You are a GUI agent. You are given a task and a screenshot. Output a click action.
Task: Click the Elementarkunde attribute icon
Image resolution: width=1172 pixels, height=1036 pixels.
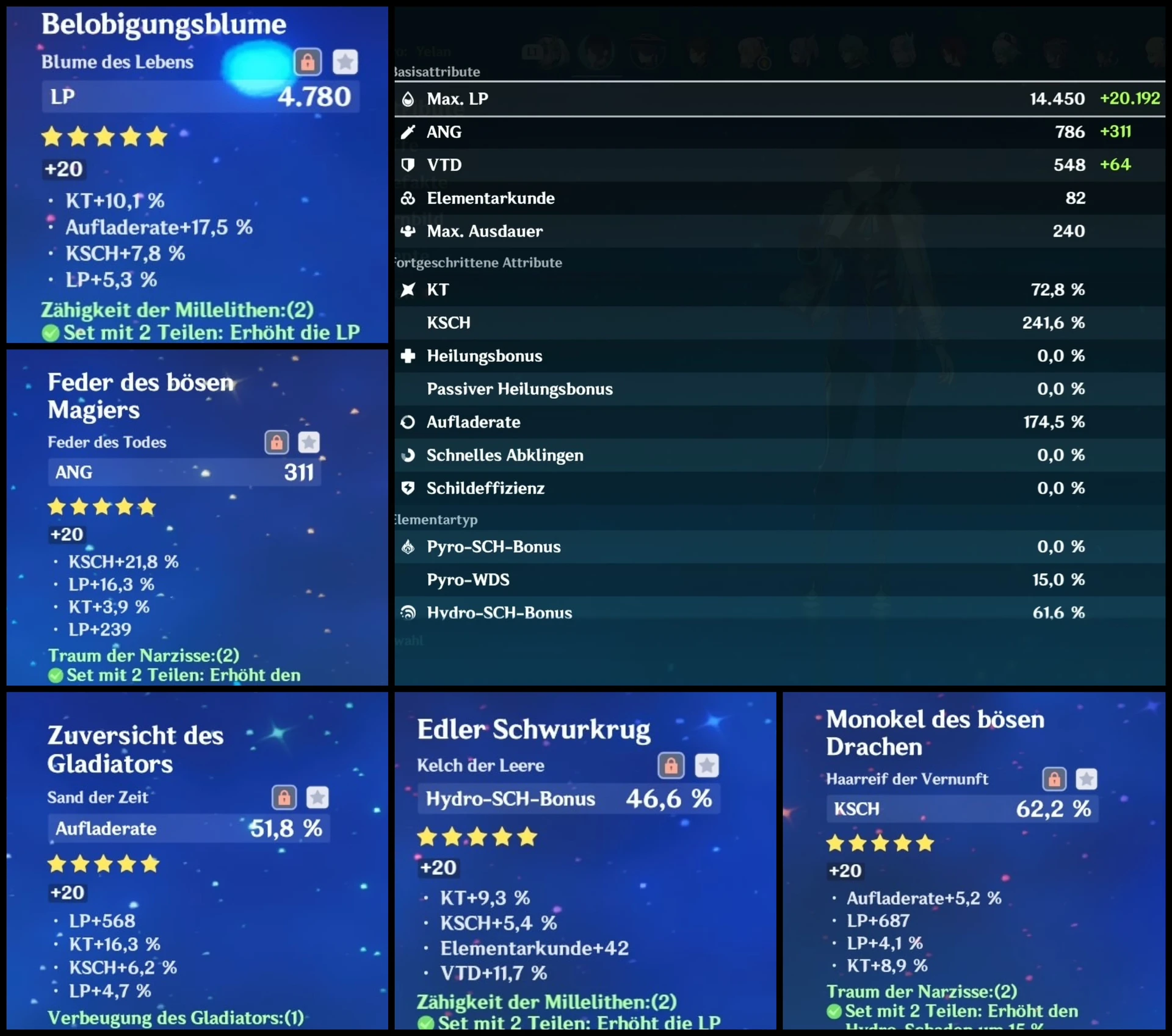pos(408,198)
